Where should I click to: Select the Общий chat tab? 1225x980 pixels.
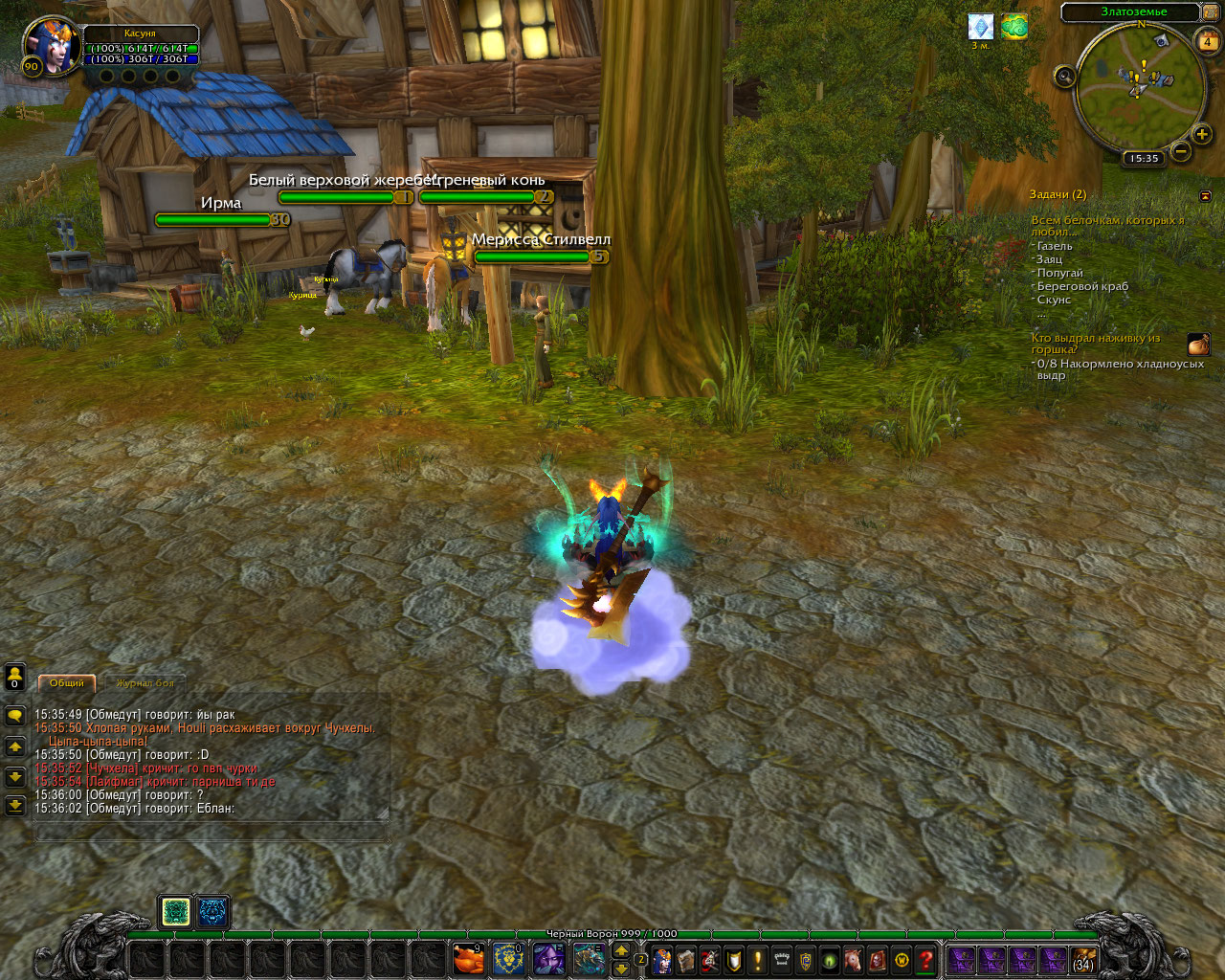click(x=67, y=683)
